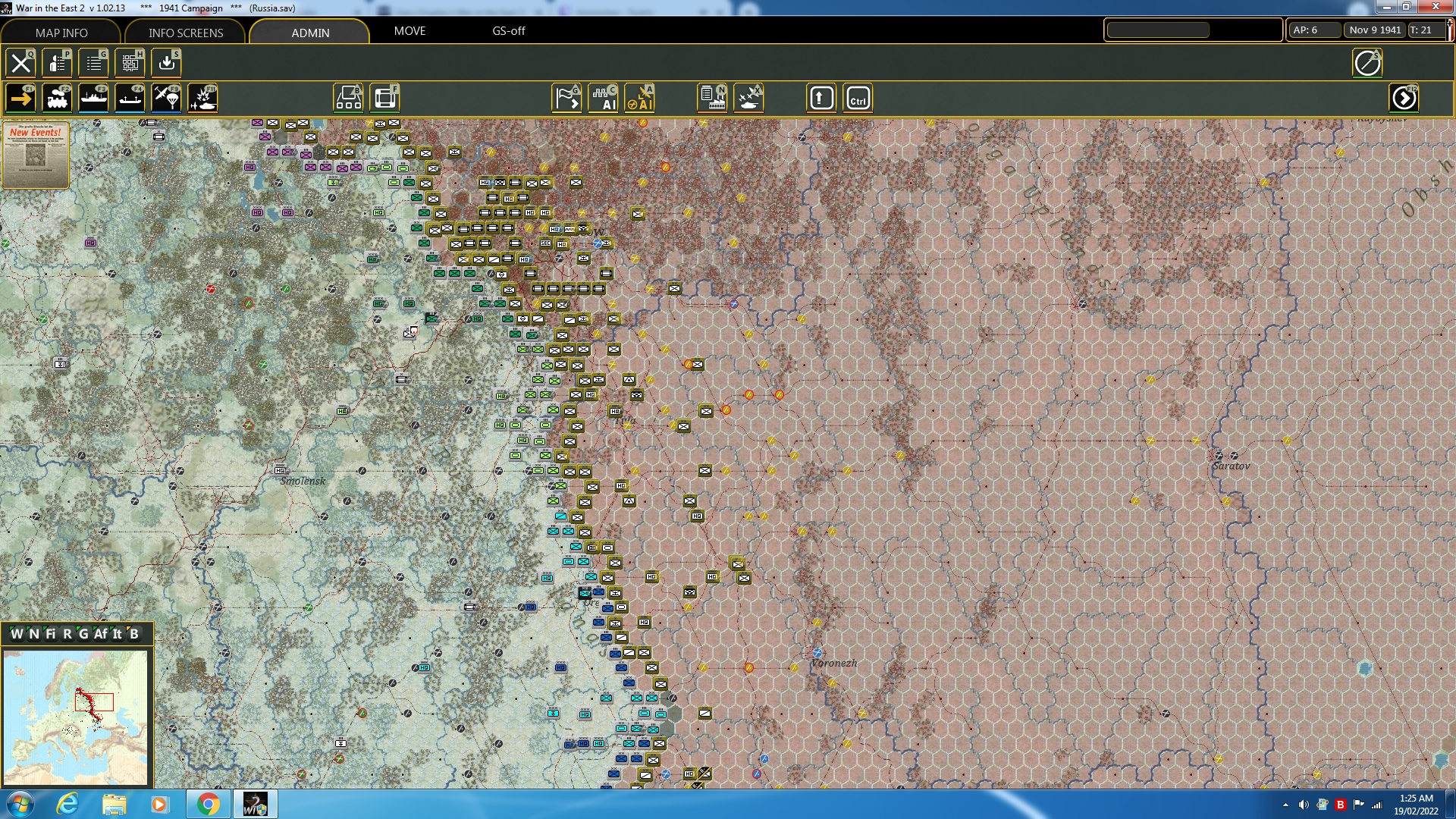Open the New Events! newspaper panel
Screen dimensions: 1456x819
(x=36, y=155)
